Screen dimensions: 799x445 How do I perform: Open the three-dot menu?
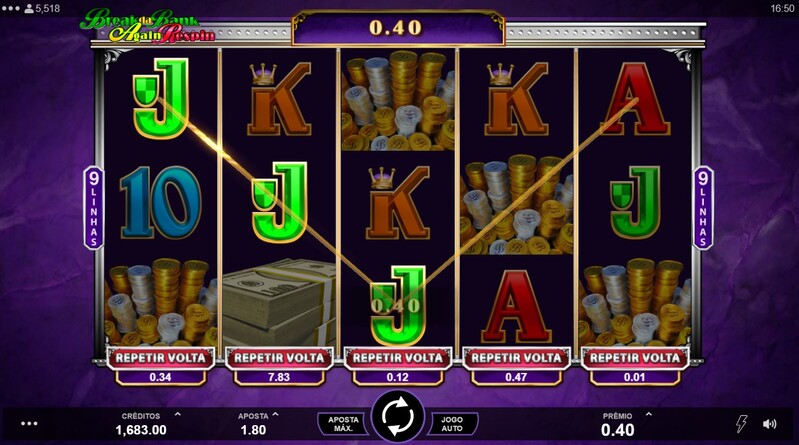click(x=28, y=424)
